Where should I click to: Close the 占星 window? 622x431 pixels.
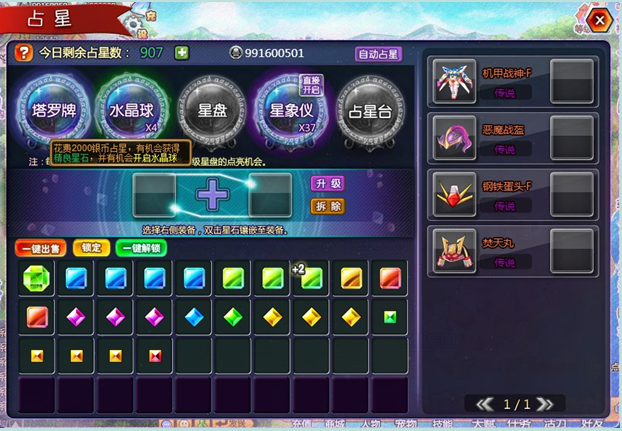pos(599,20)
